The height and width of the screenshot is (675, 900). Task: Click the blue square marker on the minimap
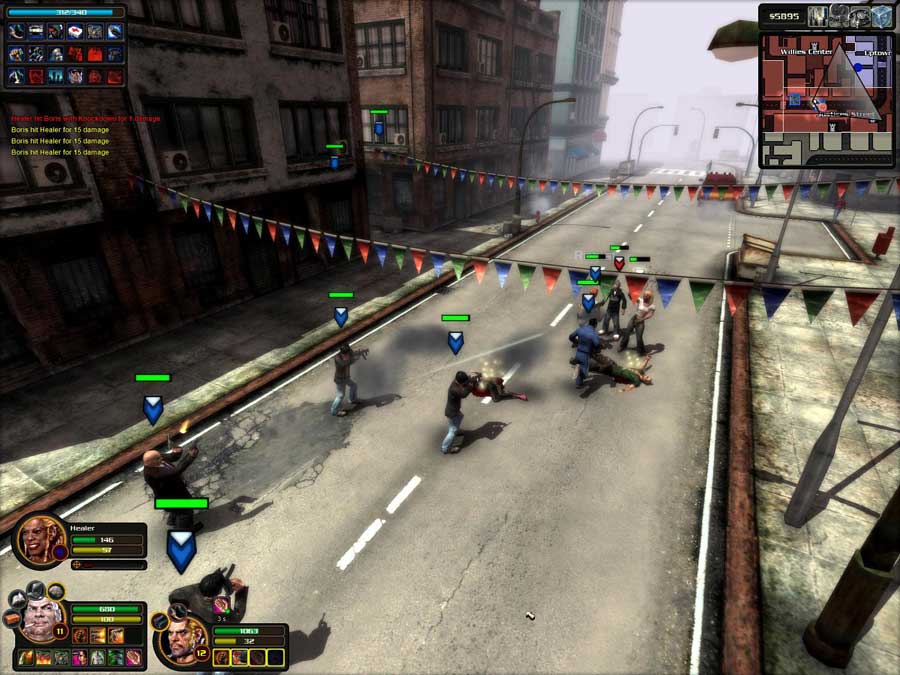[794, 99]
